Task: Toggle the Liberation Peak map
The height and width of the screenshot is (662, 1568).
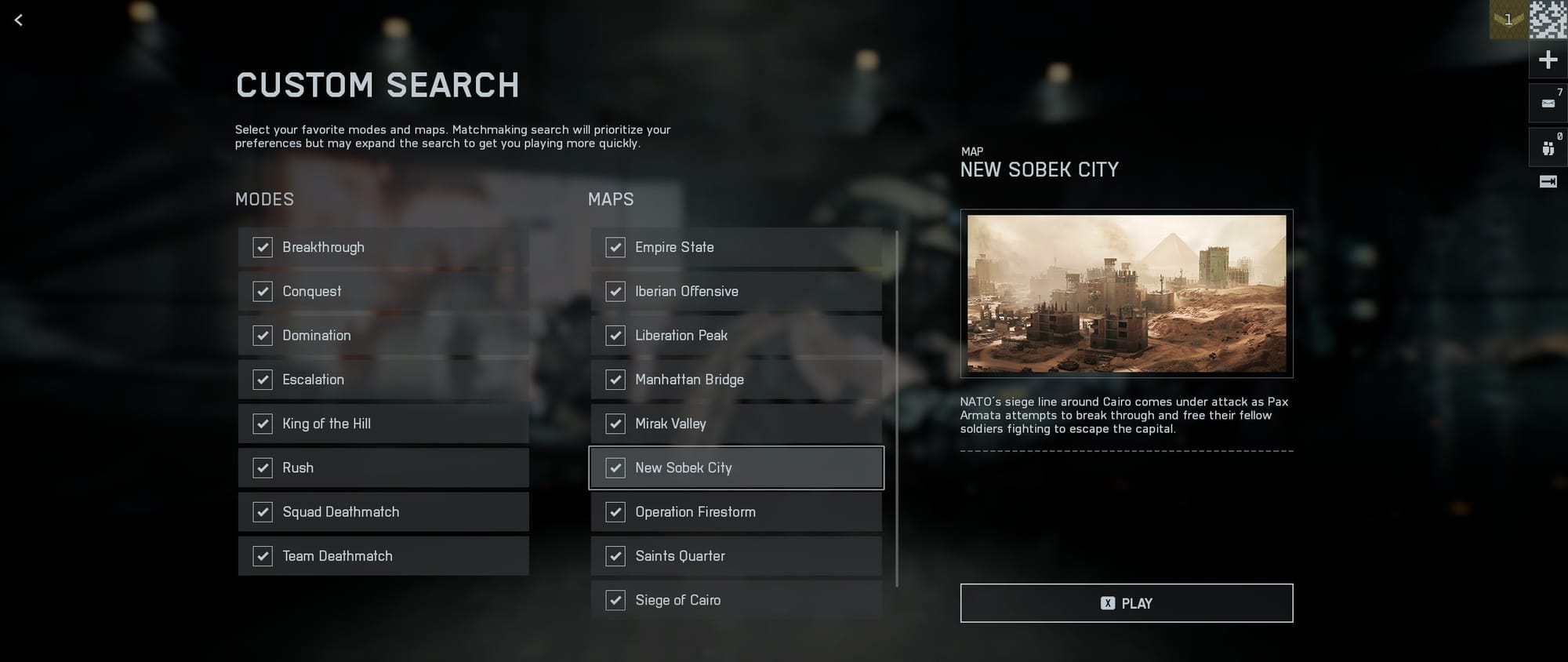Action: 615,336
